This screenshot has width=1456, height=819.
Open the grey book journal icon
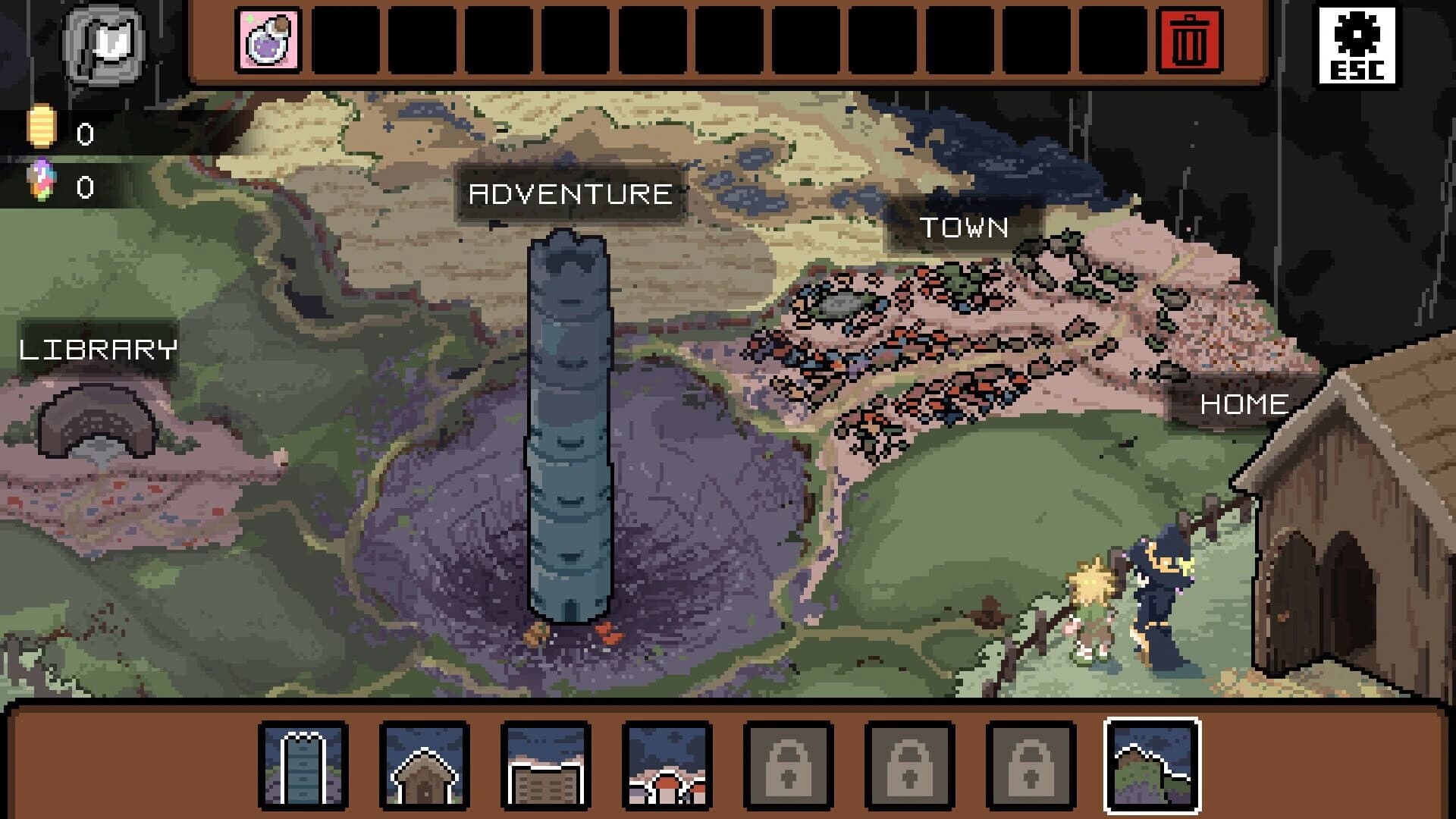click(105, 44)
